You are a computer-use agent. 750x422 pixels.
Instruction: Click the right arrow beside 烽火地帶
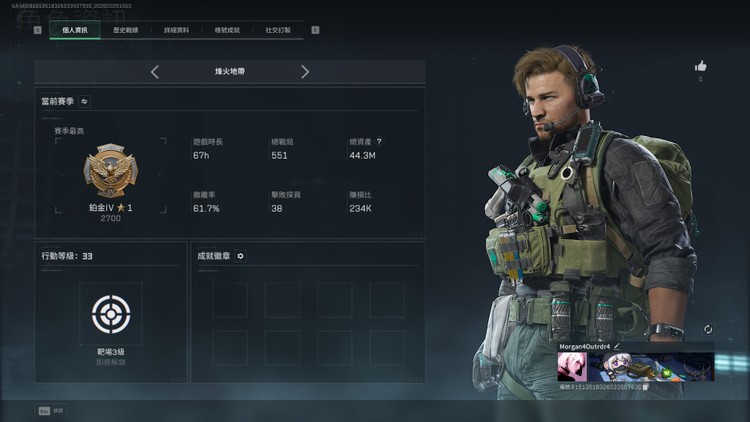(305, 72)
